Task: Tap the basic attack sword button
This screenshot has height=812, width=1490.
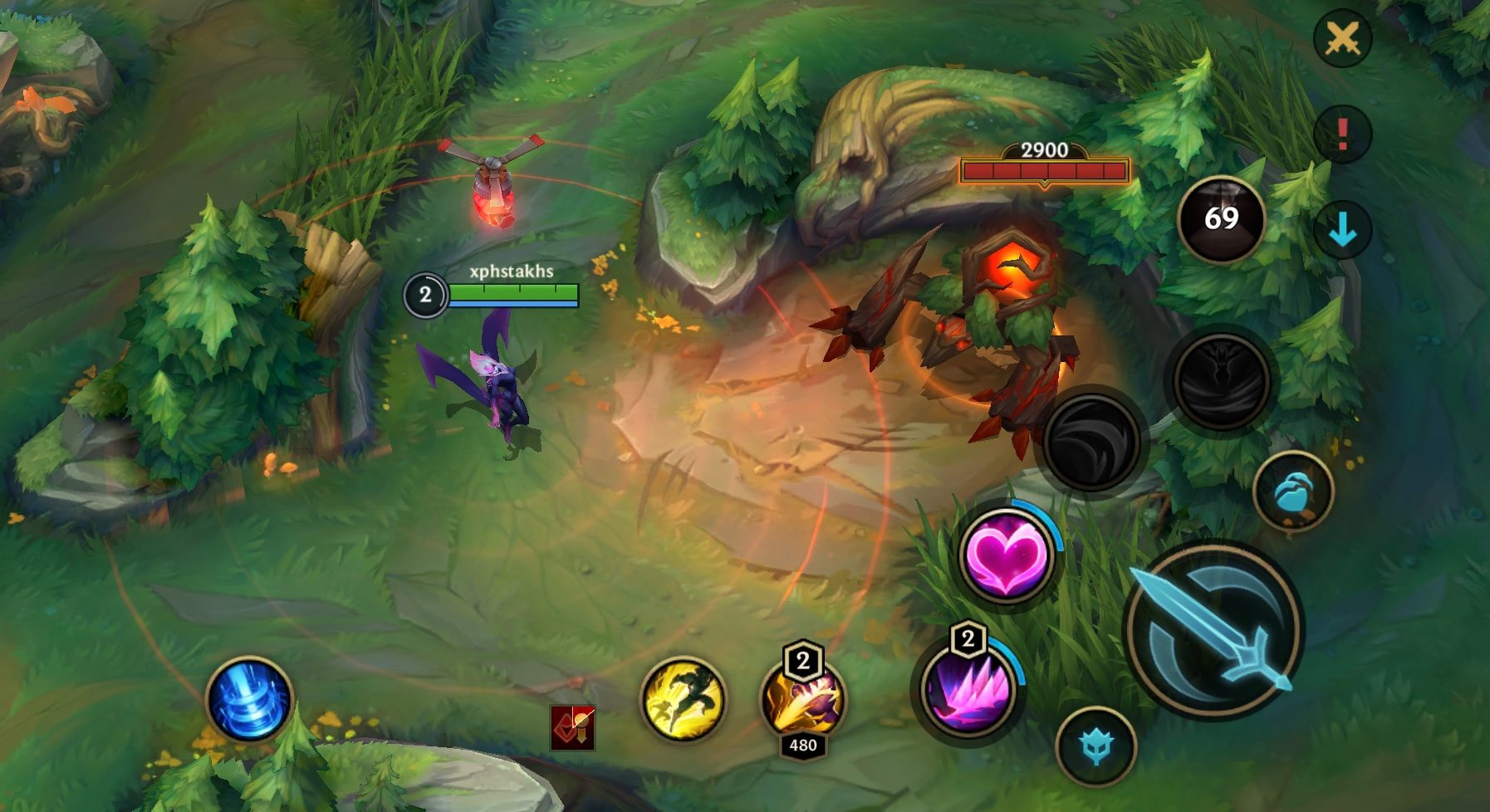Action: [x=1213, y=630]
